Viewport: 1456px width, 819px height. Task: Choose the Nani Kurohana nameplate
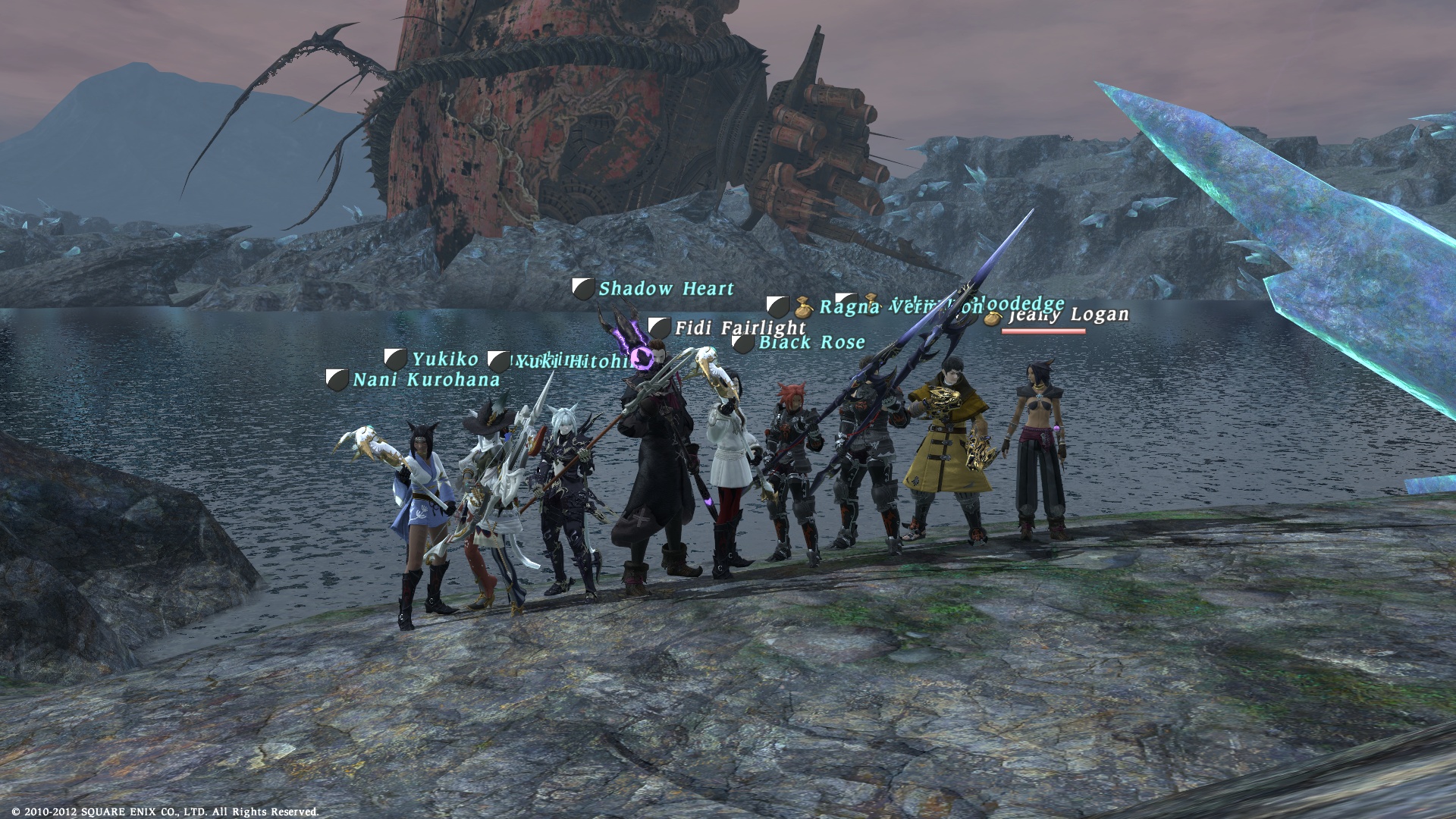(x=426, y=379)
